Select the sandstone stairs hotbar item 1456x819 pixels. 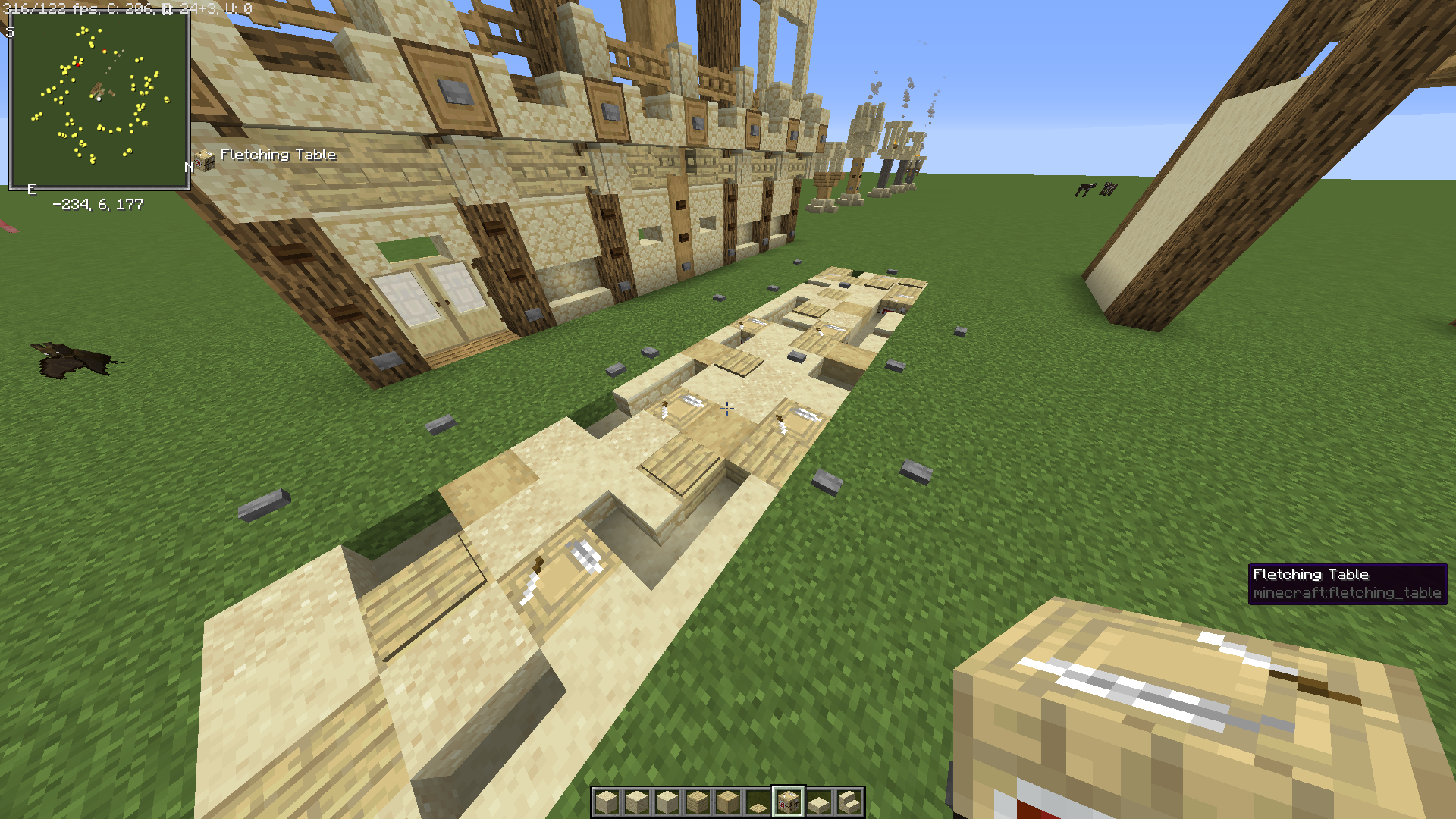tap(849, 802)
